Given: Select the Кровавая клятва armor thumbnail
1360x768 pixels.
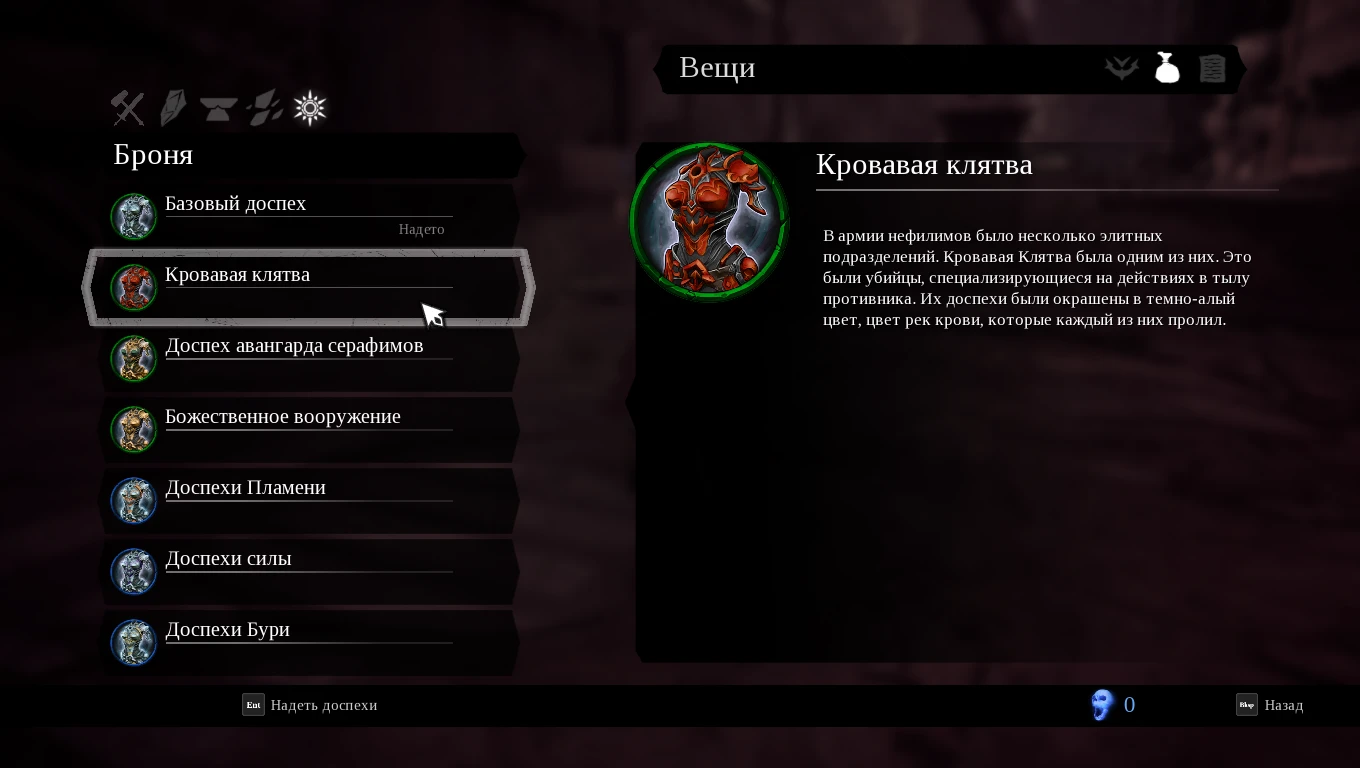Looking at the screenshot, I should [134, 287].
